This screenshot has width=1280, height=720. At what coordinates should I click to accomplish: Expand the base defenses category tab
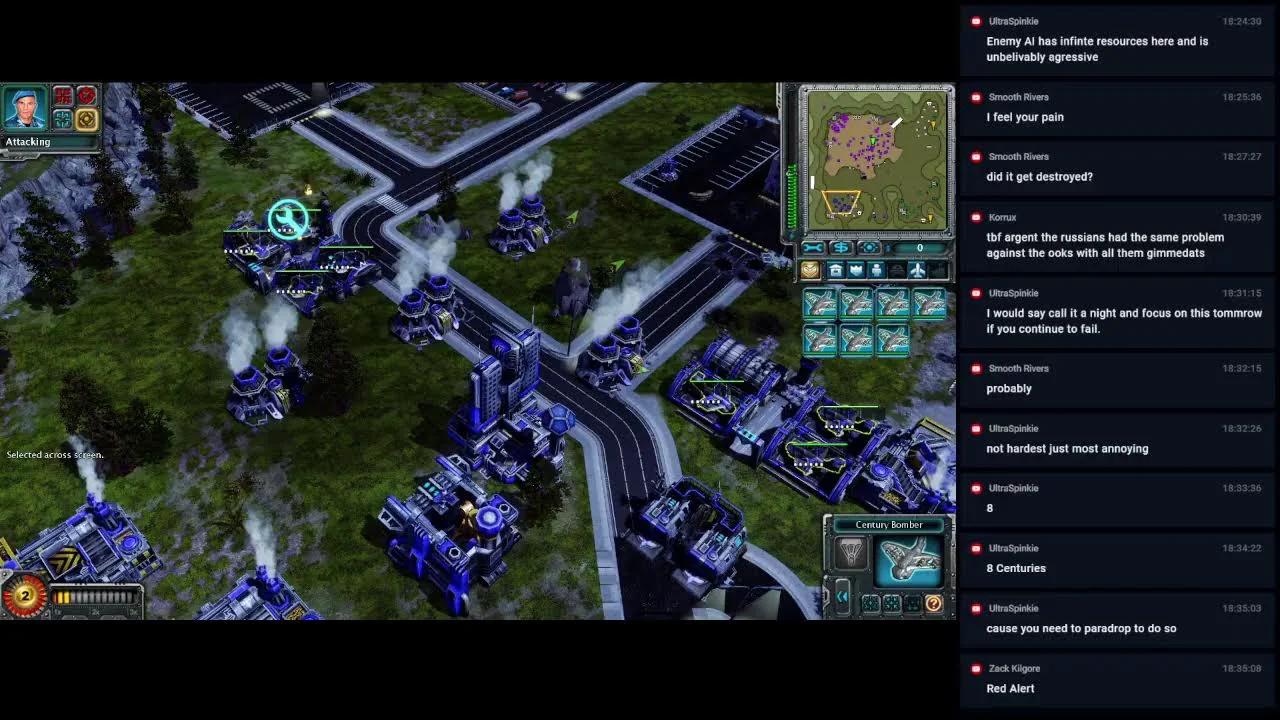click(x=857, y=270)
